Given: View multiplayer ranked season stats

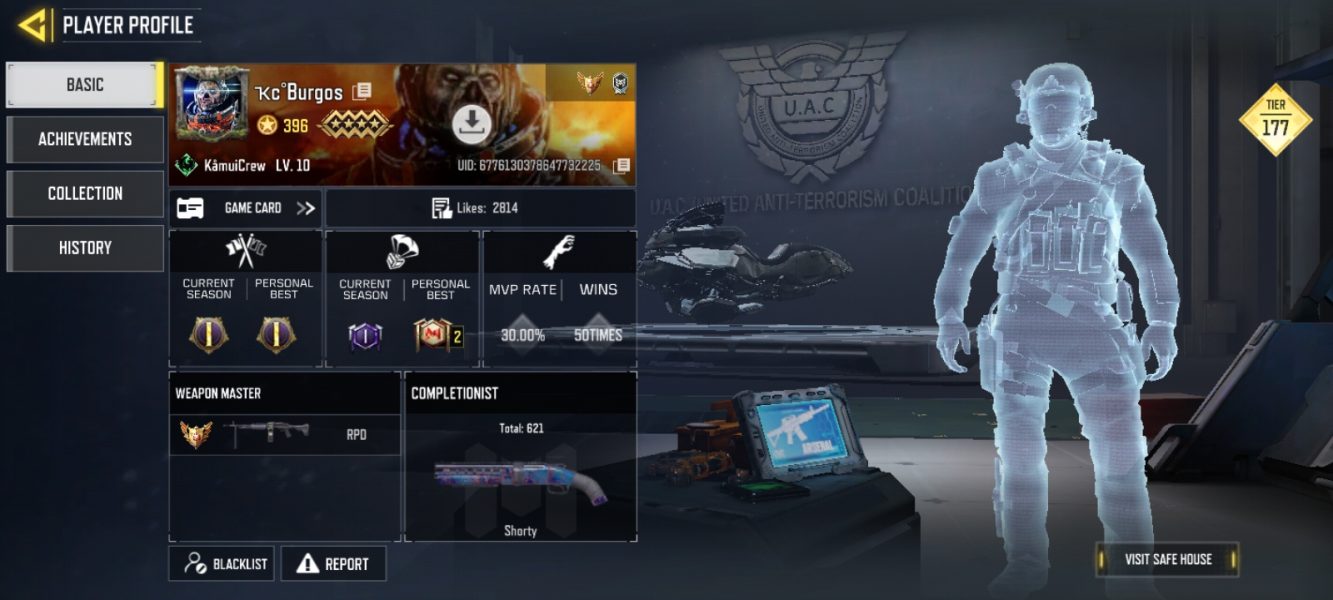Looking at the screenshot, I should [246, 299].
